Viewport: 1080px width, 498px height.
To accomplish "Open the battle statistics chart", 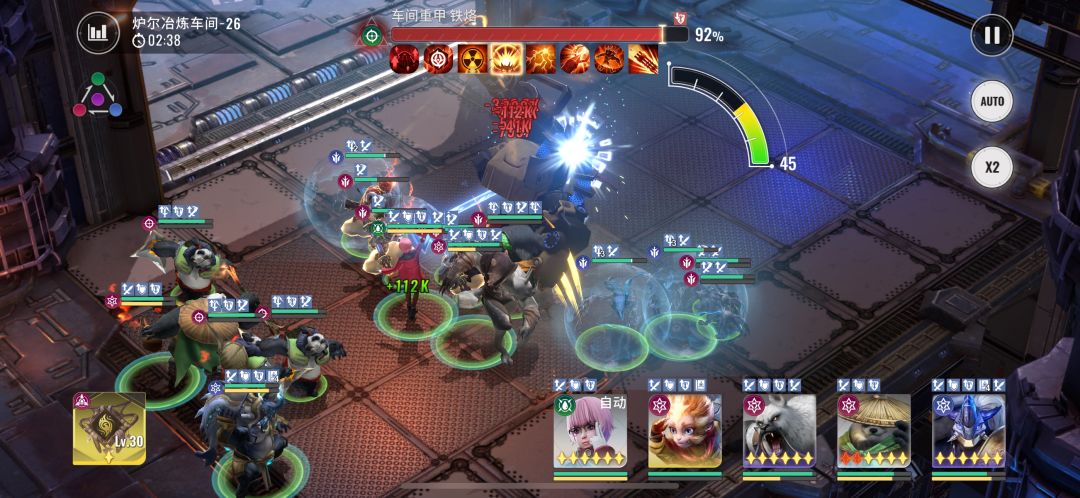I will point(97,33).
